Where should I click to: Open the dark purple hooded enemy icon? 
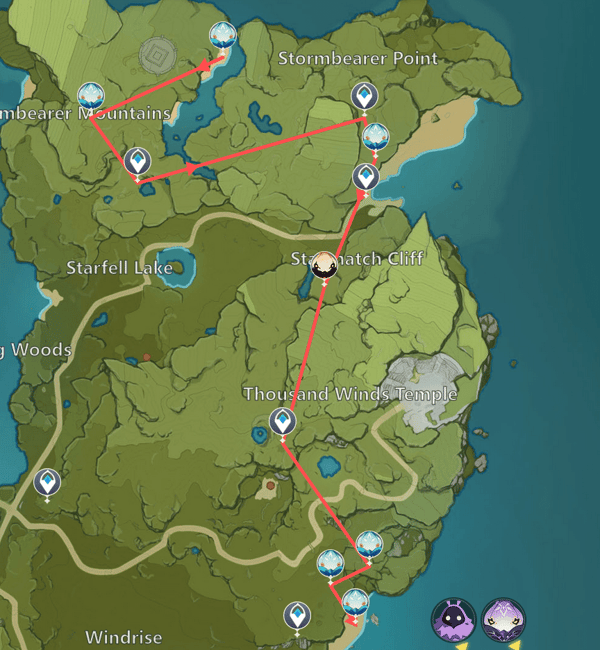tap(453, 620)
